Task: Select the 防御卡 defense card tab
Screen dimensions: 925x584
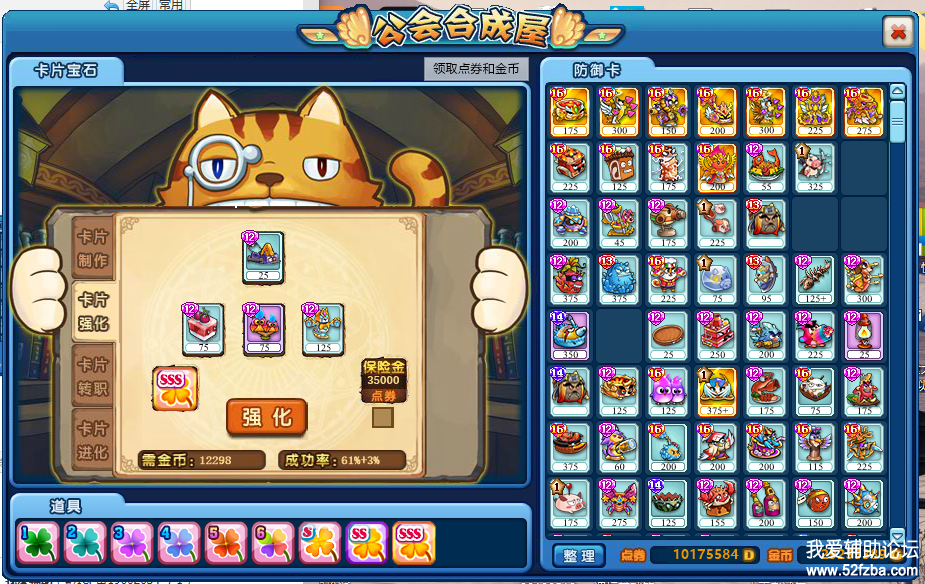Action: (597, 70)
